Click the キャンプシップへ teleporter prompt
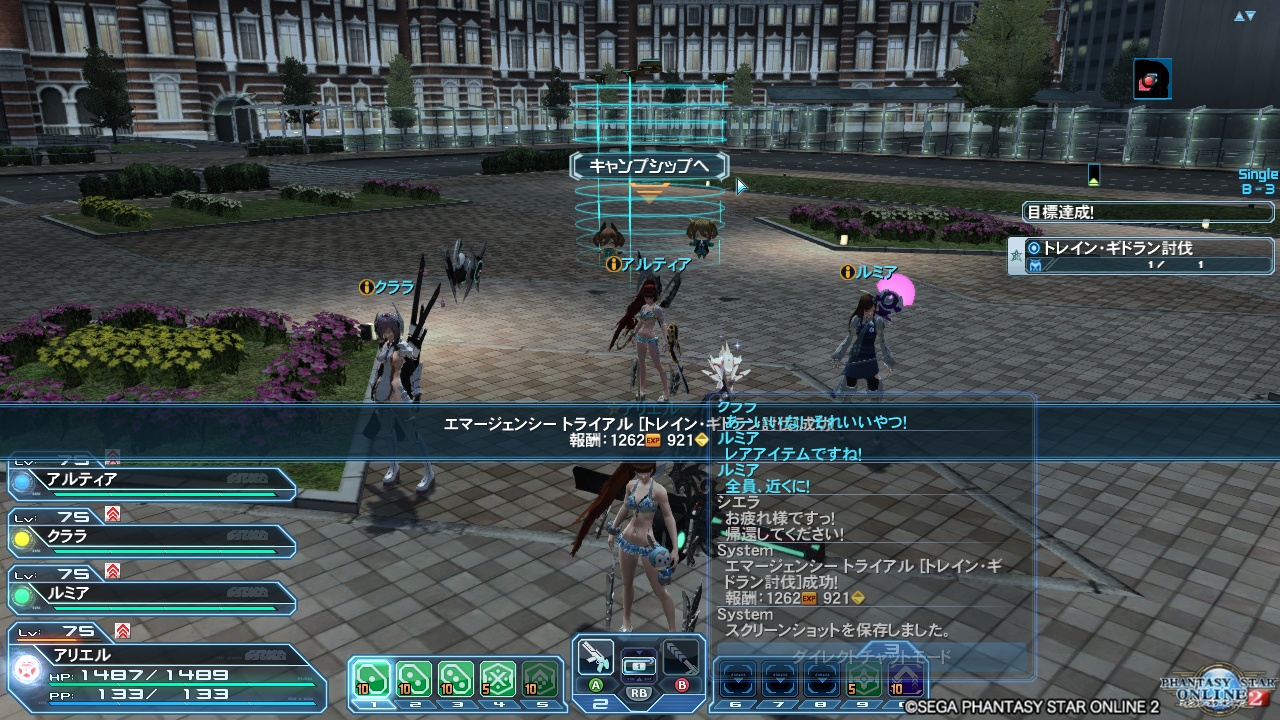Screen dimensions: 1280x720 (648, 164)
